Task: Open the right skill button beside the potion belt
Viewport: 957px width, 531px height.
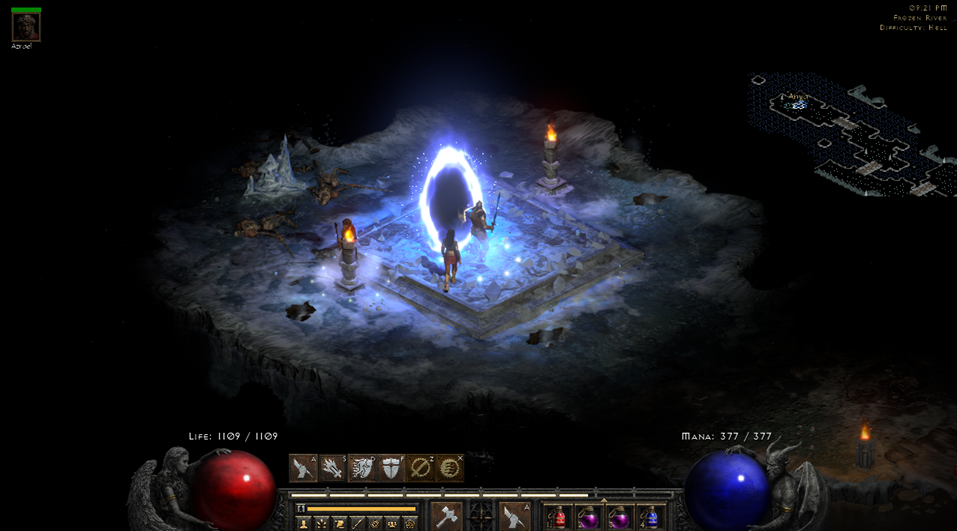Action: coord(514,517)
